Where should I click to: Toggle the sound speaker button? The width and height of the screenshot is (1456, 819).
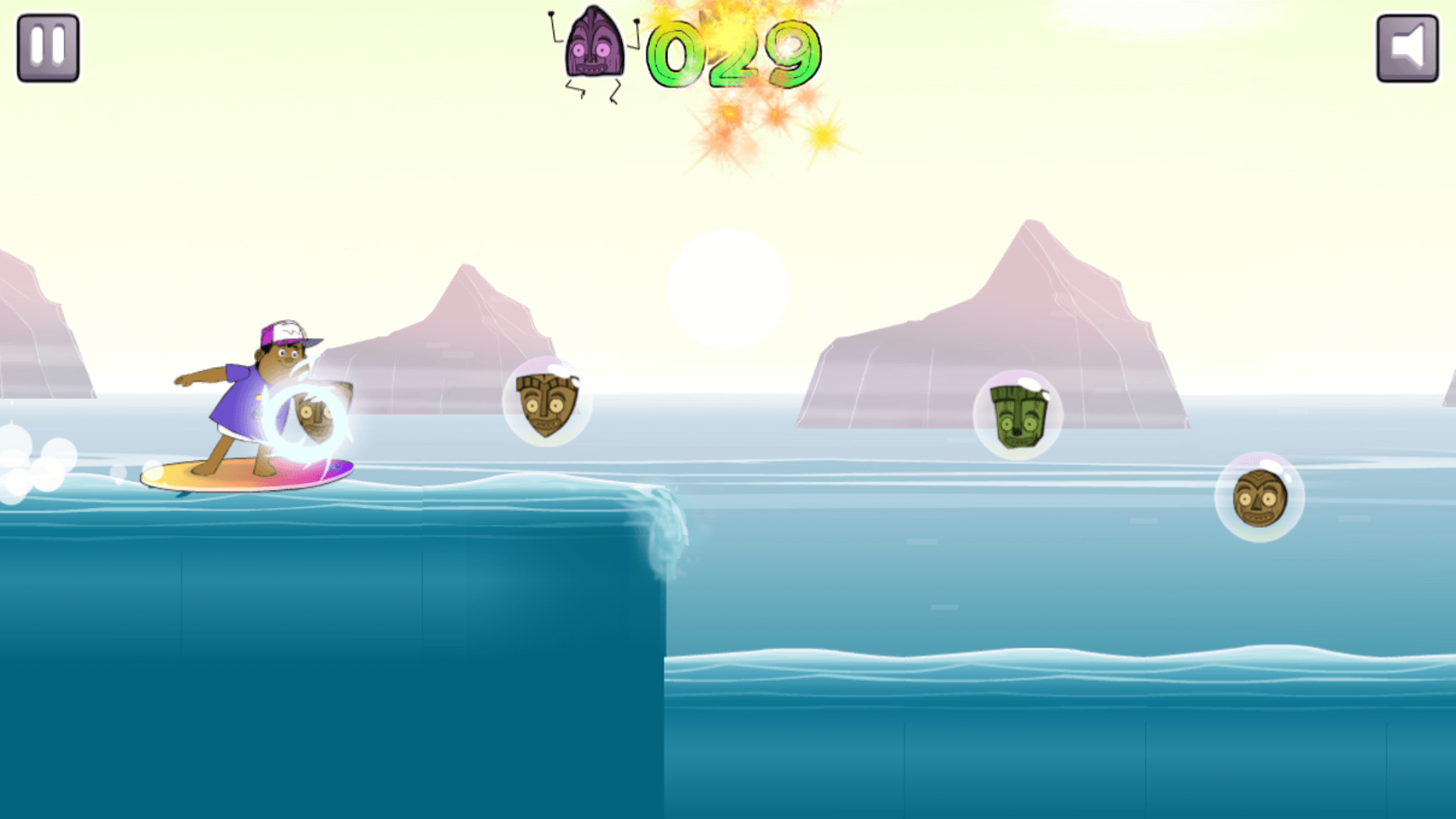click(x=1407, y=48)
